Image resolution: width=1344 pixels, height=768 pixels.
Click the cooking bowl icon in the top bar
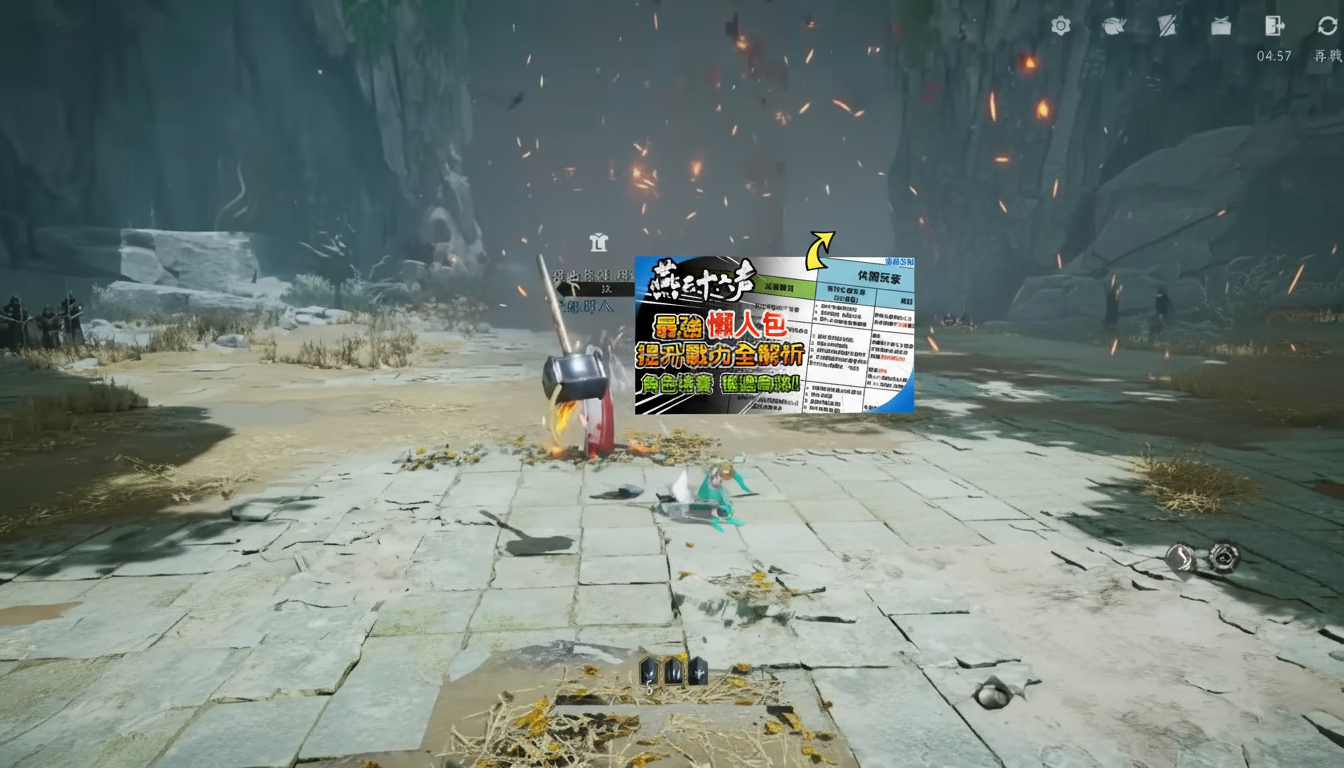[1113, 26]
